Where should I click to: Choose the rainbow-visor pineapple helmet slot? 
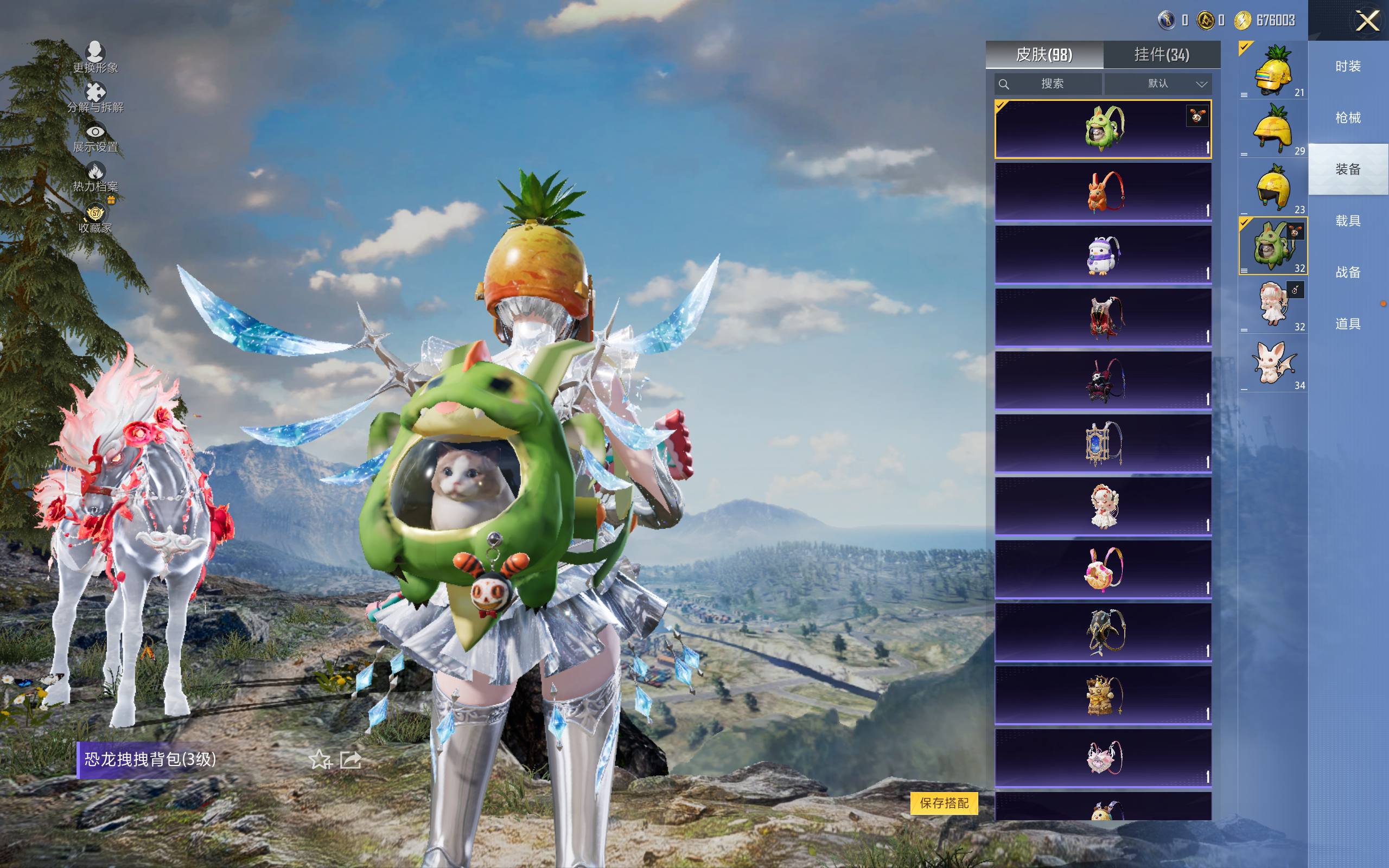click(x=1273, y=71)
